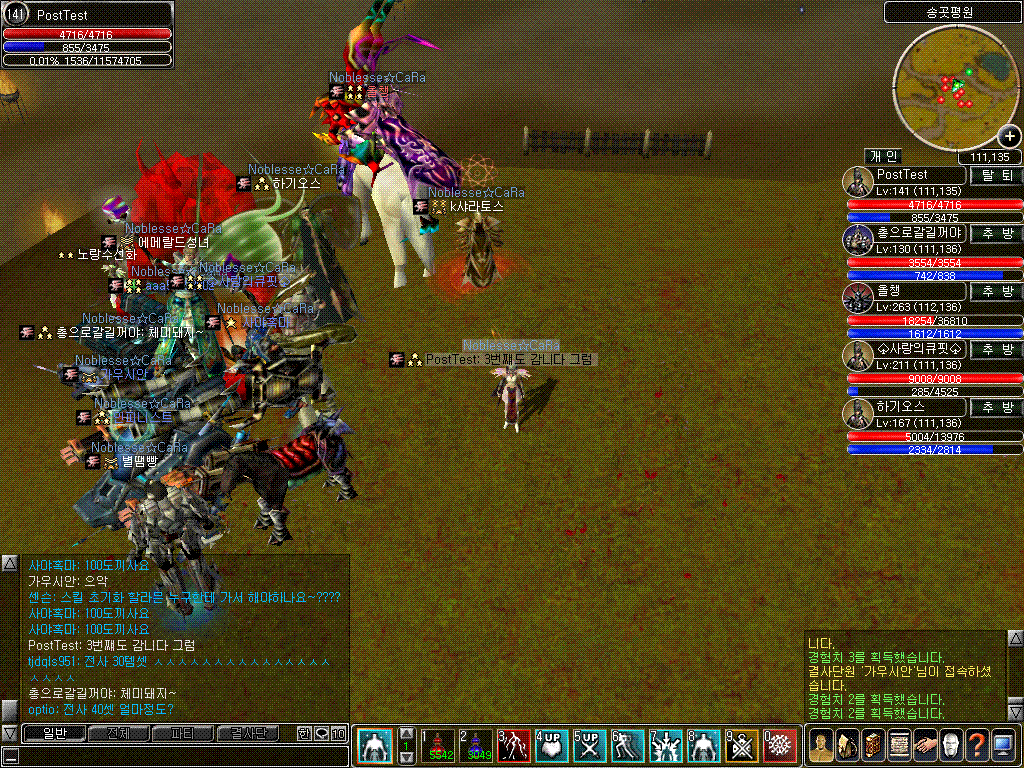Kick 총으로갈길꺼야 using the 추방 button
The image size is (1024, 768).
pyautogui.click(x=997, y=233)
